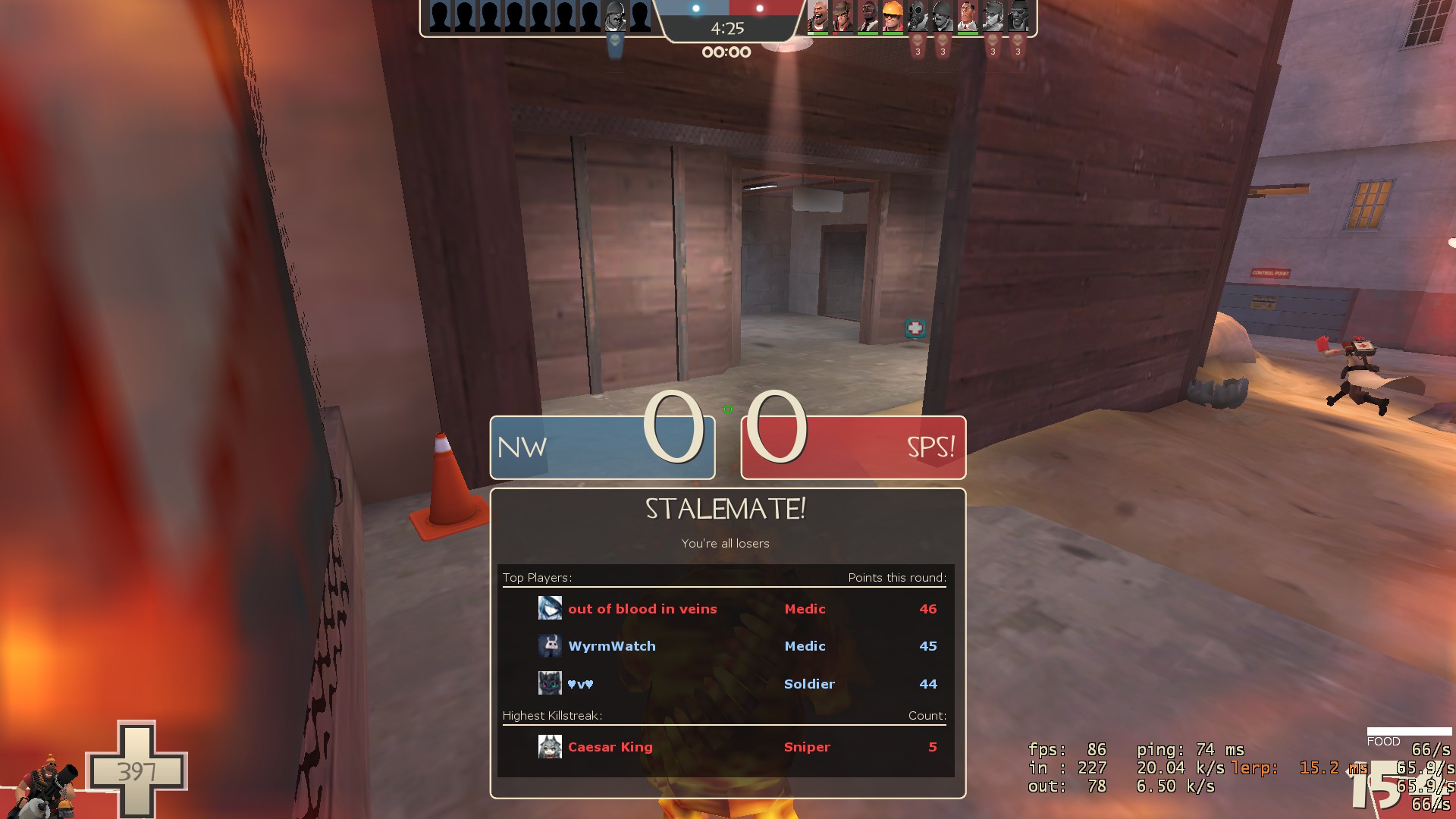Screen dimensions: 1456x819
Task: Choose the red team Sniper portrait
Action: (843, 16)
